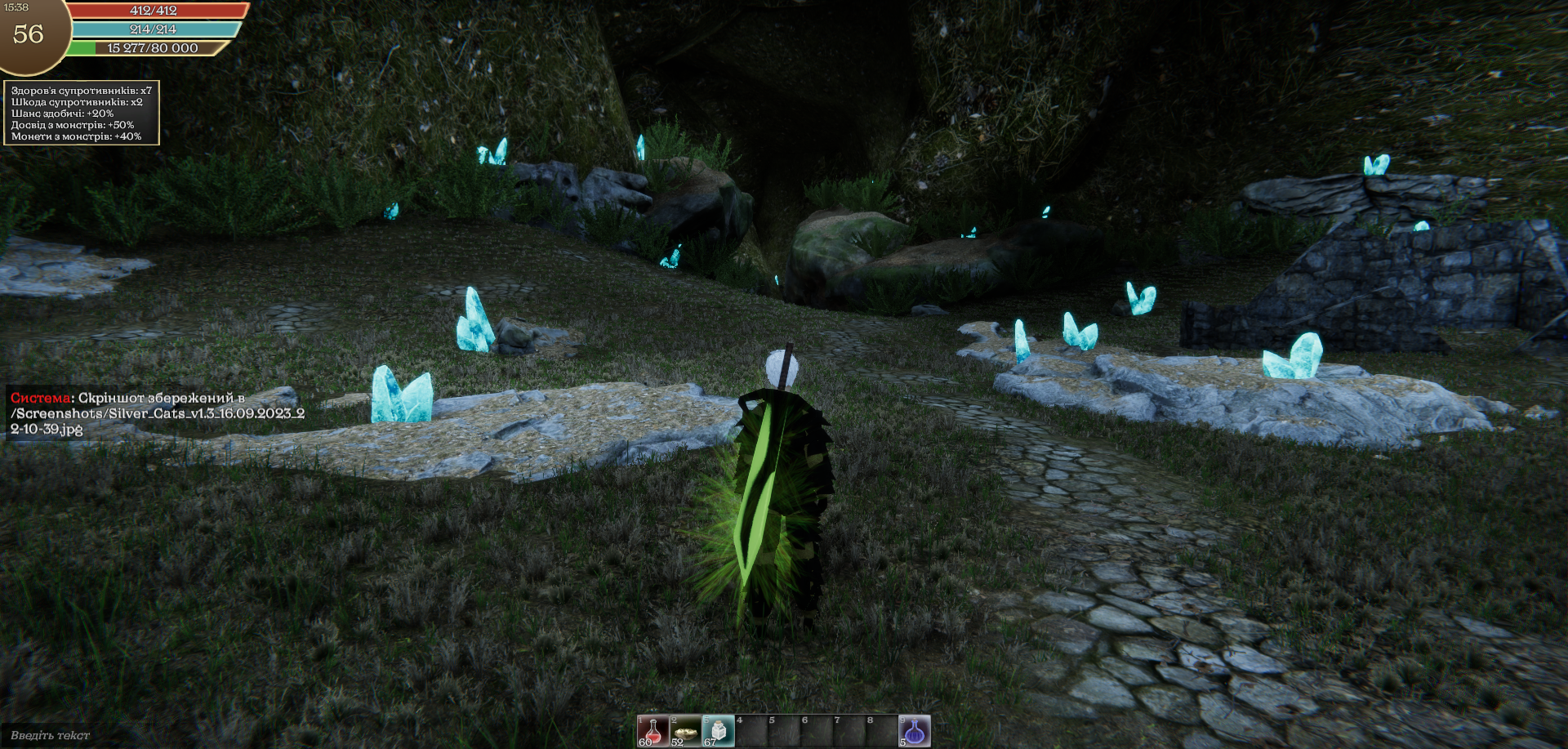Use the white corked jar in slot 3
Image resolution: width=1568 pixels, height=749 pixels.
click(x=718, y=731)
